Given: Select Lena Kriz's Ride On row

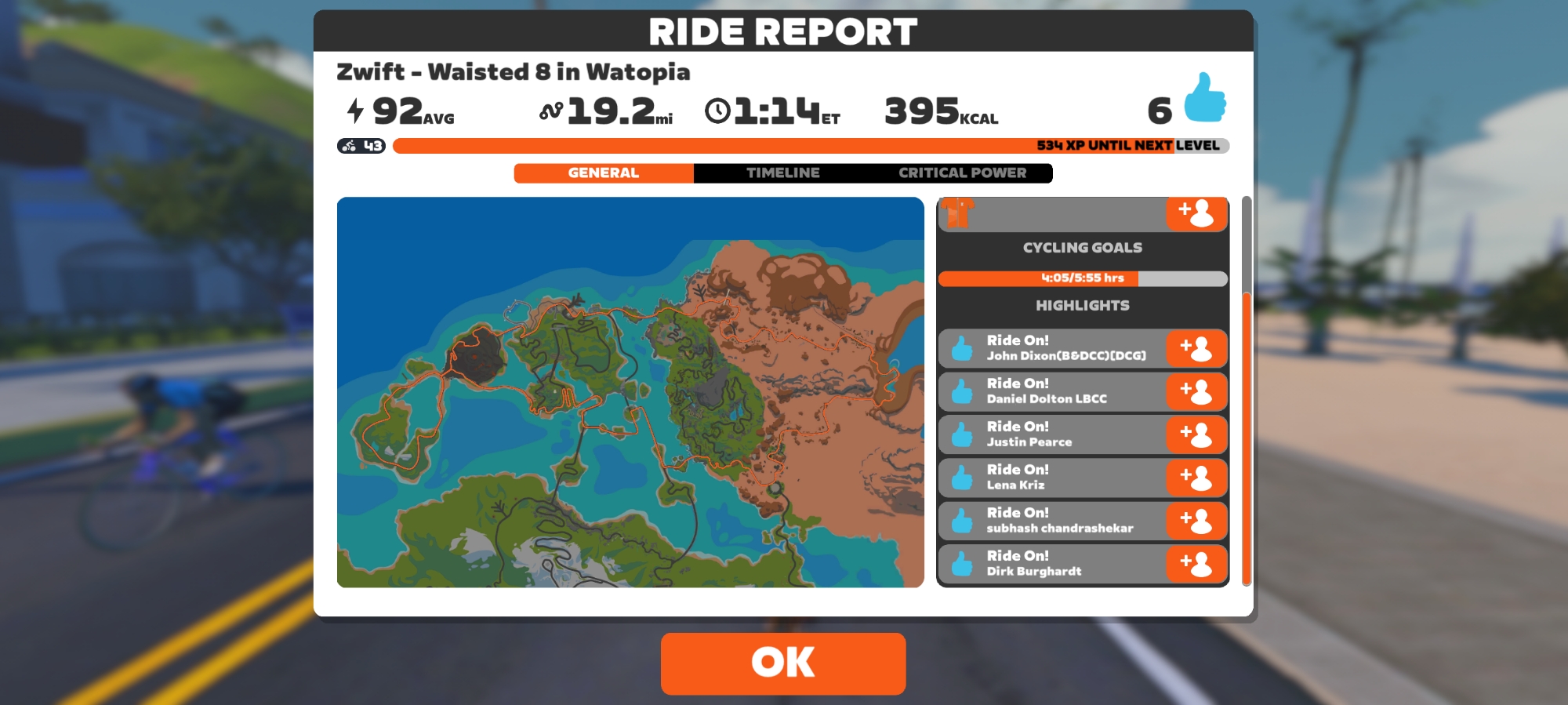Looking at the screenshot, I should [1052, 478].
